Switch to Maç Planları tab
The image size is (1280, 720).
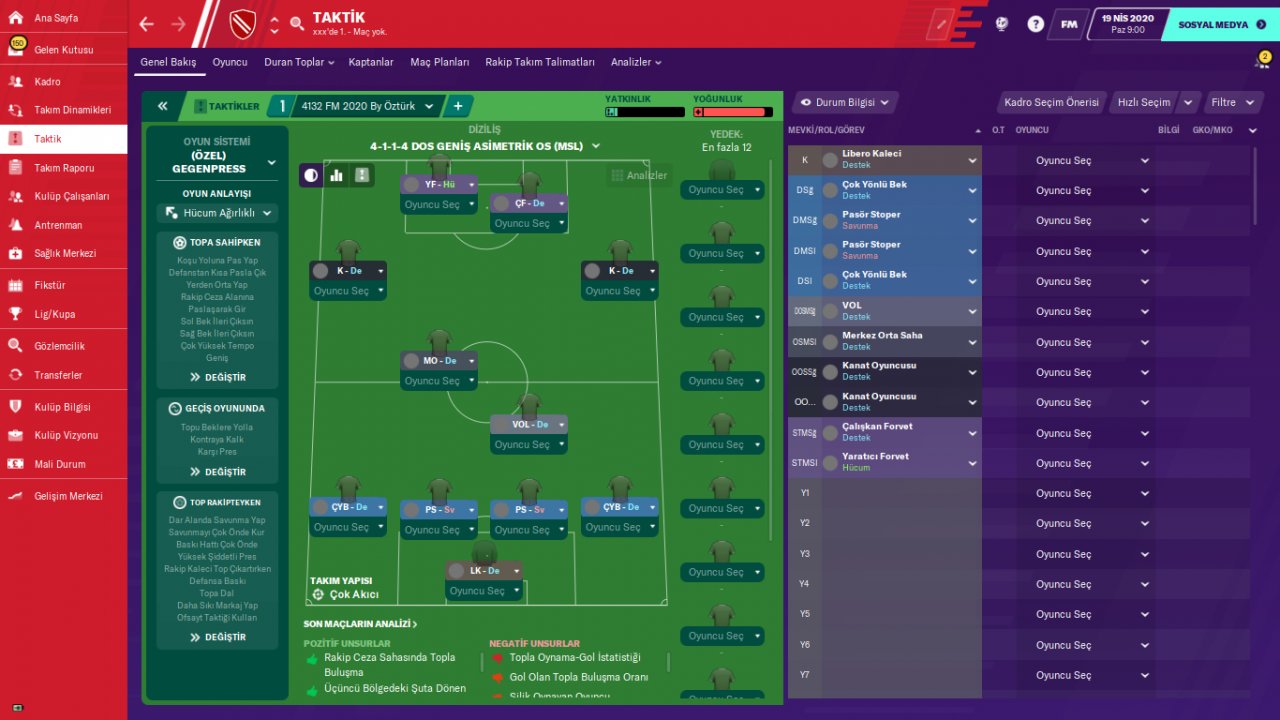pyautogui.click(x=439, y=62)
